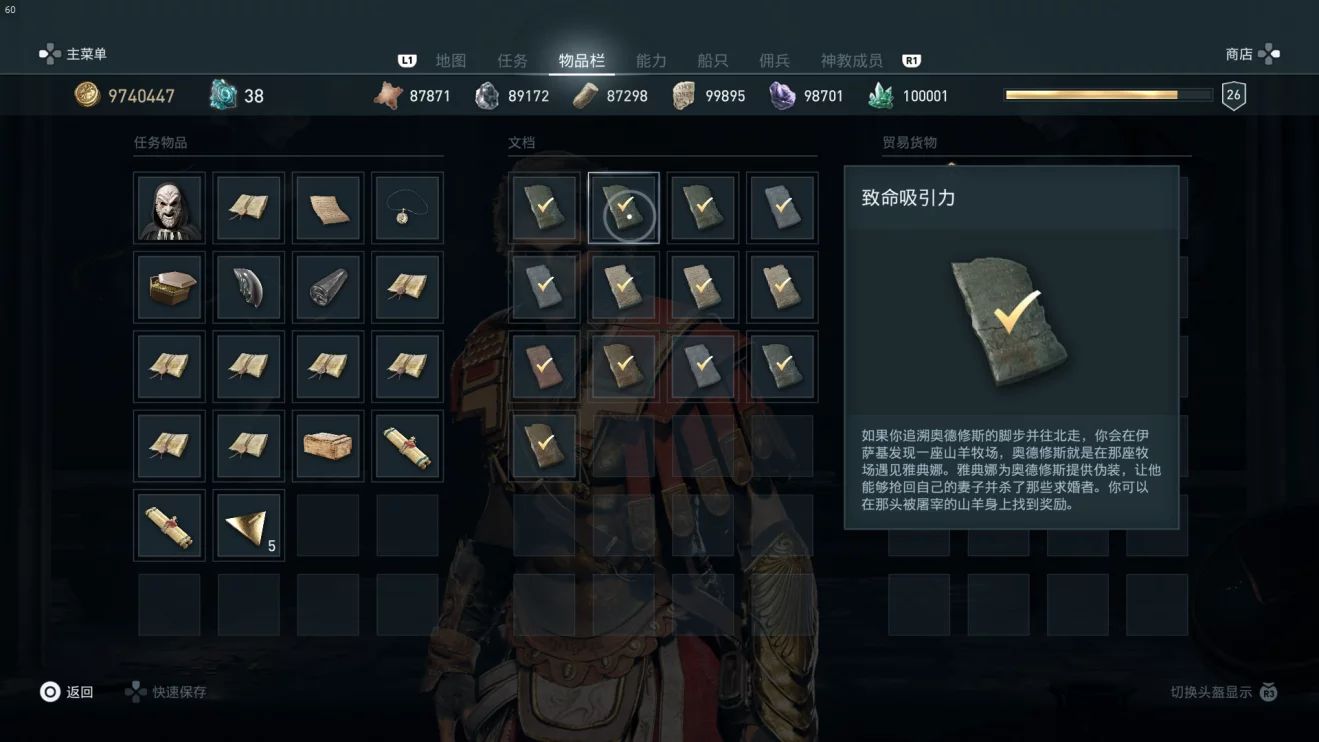Select the 物品栏 tab
The height and width of the screenshot is (742, 1319).
(x=581, y=61)
